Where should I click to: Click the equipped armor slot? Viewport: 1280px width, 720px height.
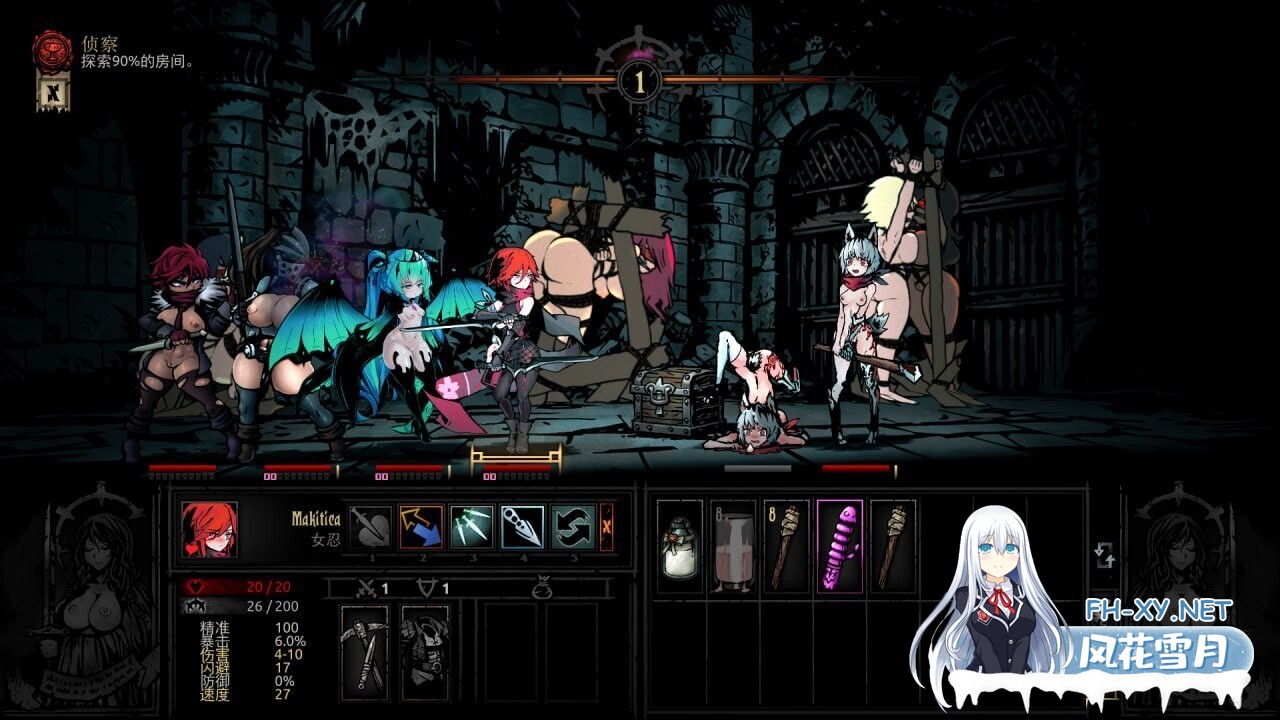[424, 651]
